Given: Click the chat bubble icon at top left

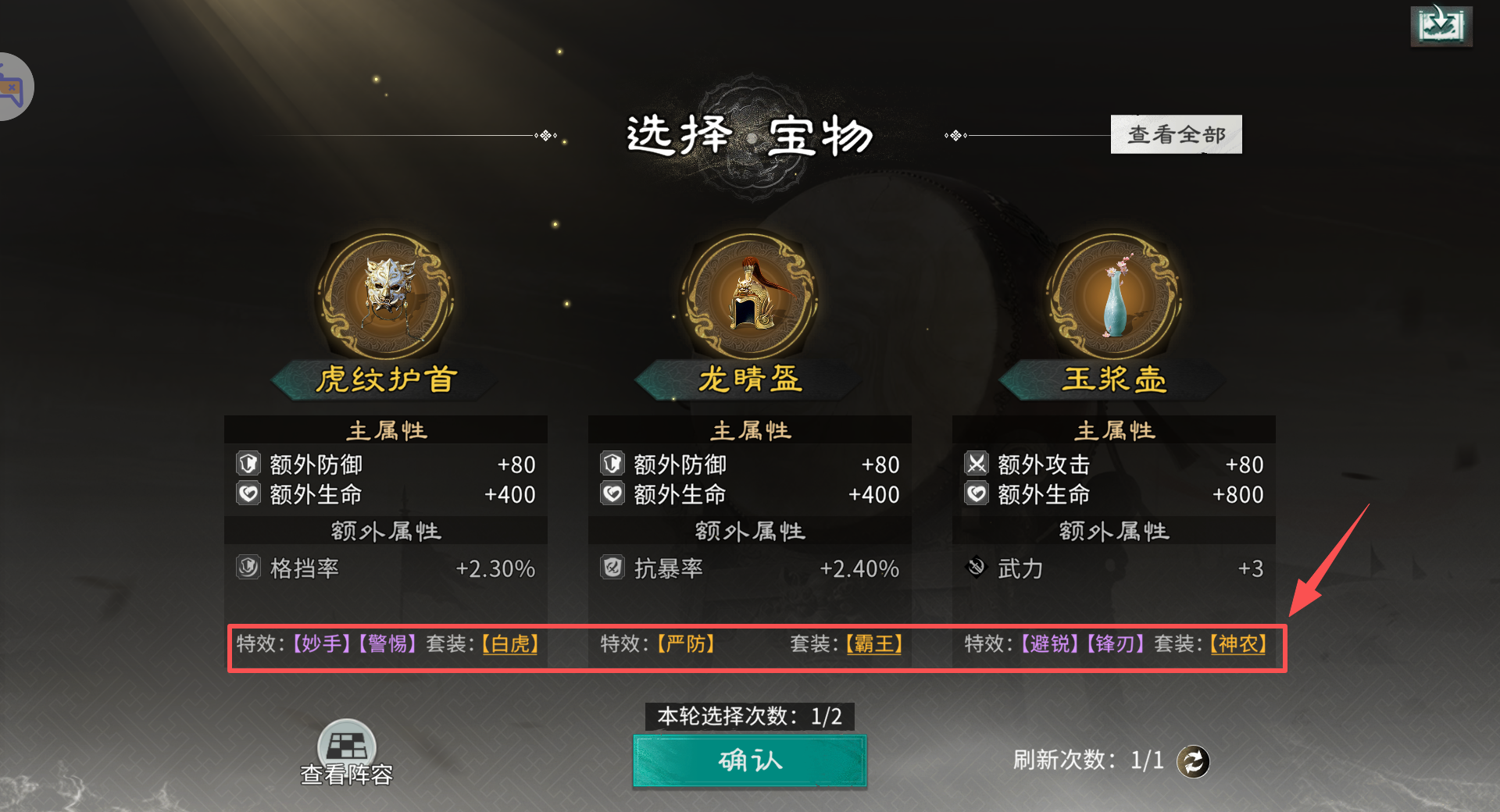Looking at the screenshot, I should point(9,86).
